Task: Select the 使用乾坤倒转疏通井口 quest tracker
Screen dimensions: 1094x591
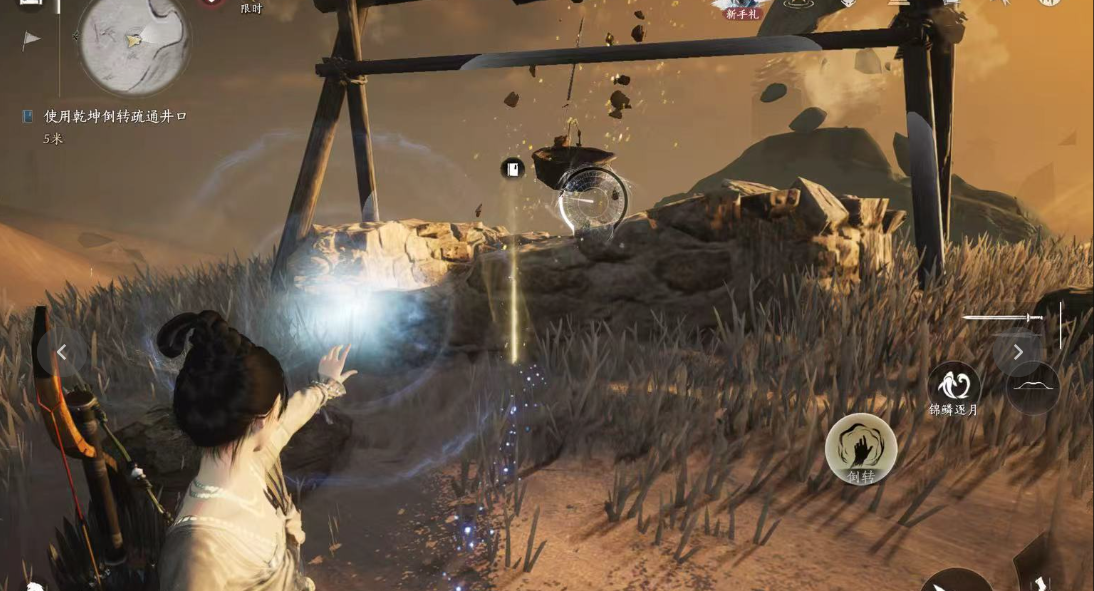Action: coord(115,117)
